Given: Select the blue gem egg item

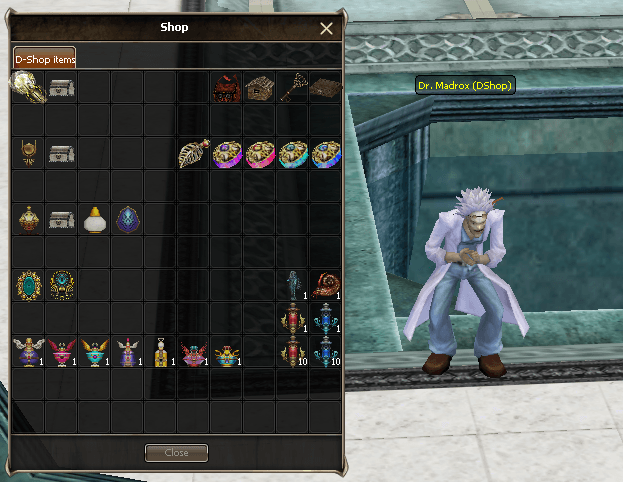Looking at the screenshot, I should coord(128,219).
